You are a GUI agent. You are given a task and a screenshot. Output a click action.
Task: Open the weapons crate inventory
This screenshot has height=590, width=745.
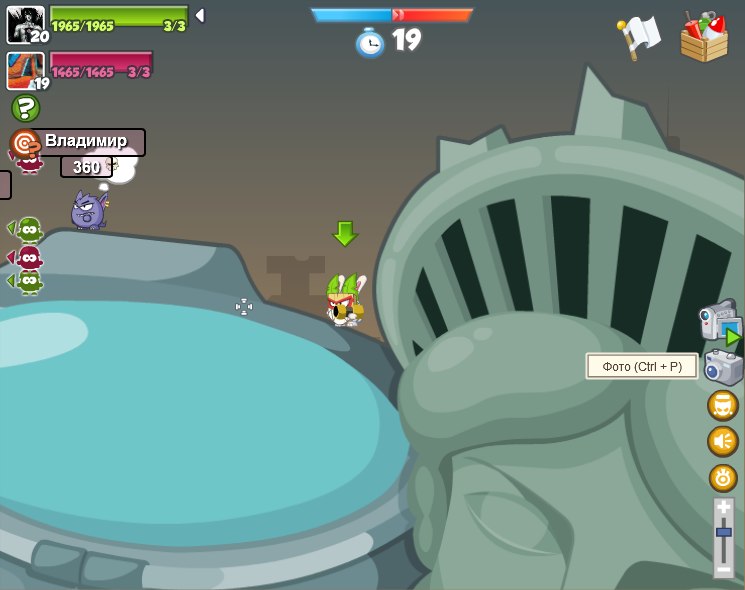(x=704, y=38)
